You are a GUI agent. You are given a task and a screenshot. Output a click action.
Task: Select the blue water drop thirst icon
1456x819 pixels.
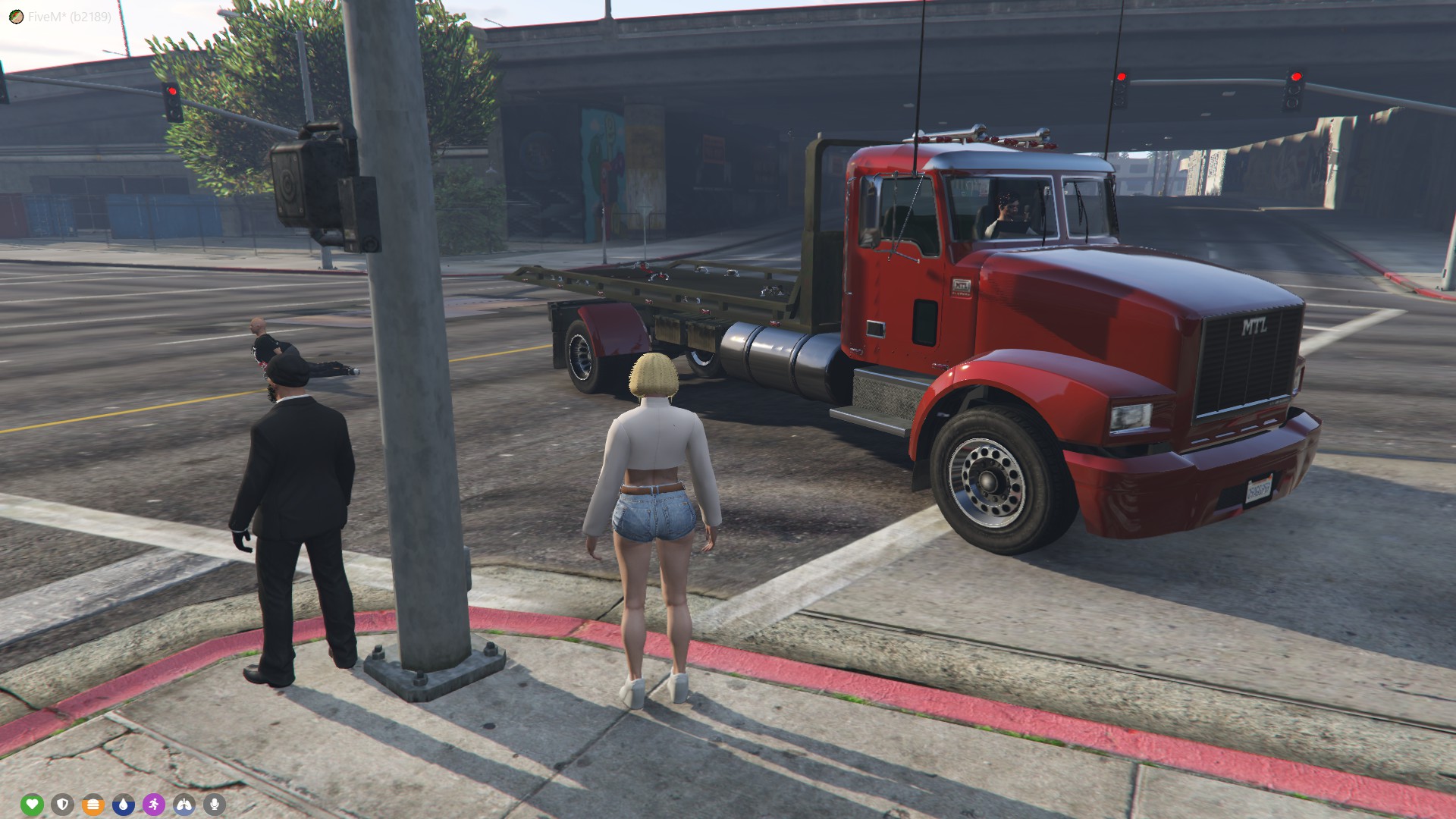coord(124,804)
